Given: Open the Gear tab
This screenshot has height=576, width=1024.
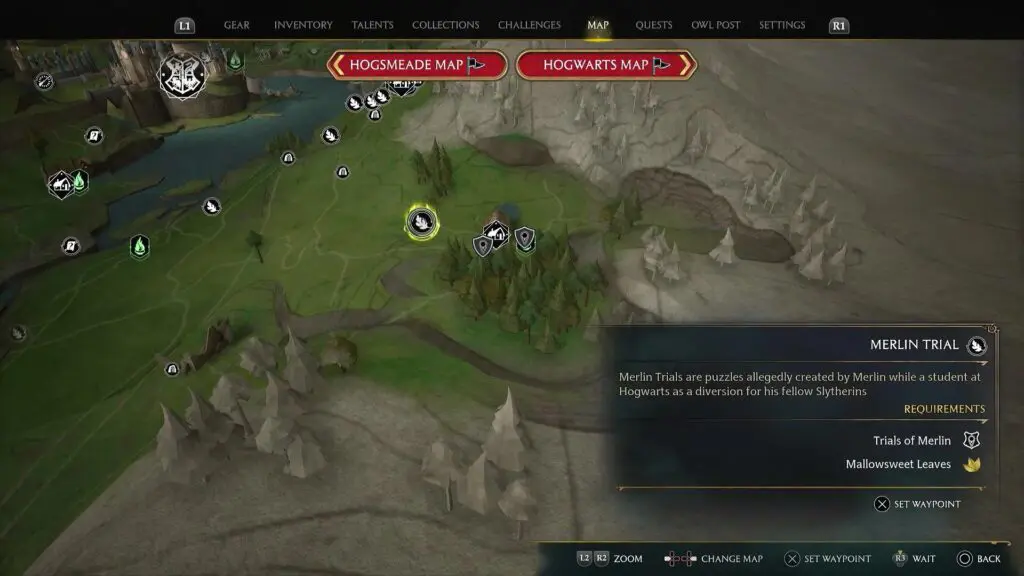Looking at the screenshot, I should point(237,25).
